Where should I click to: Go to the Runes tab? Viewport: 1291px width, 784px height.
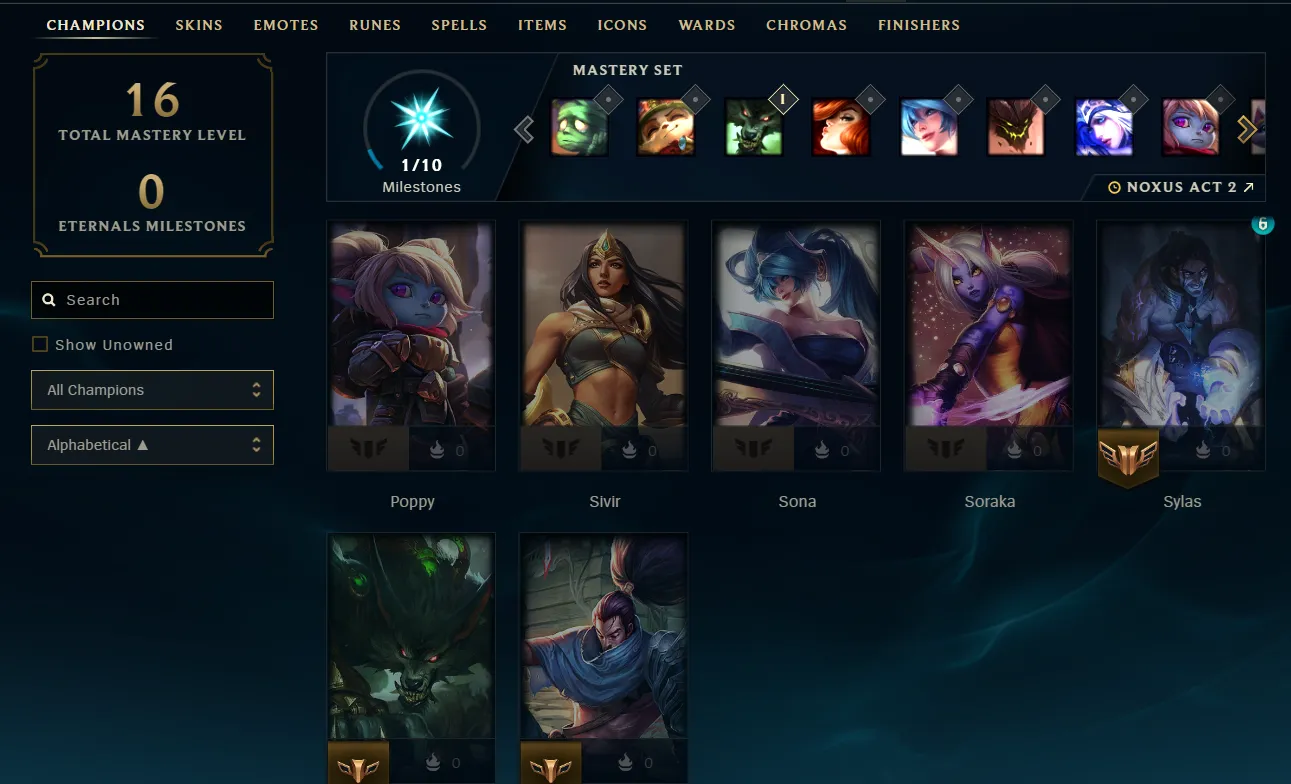(375, 25)
